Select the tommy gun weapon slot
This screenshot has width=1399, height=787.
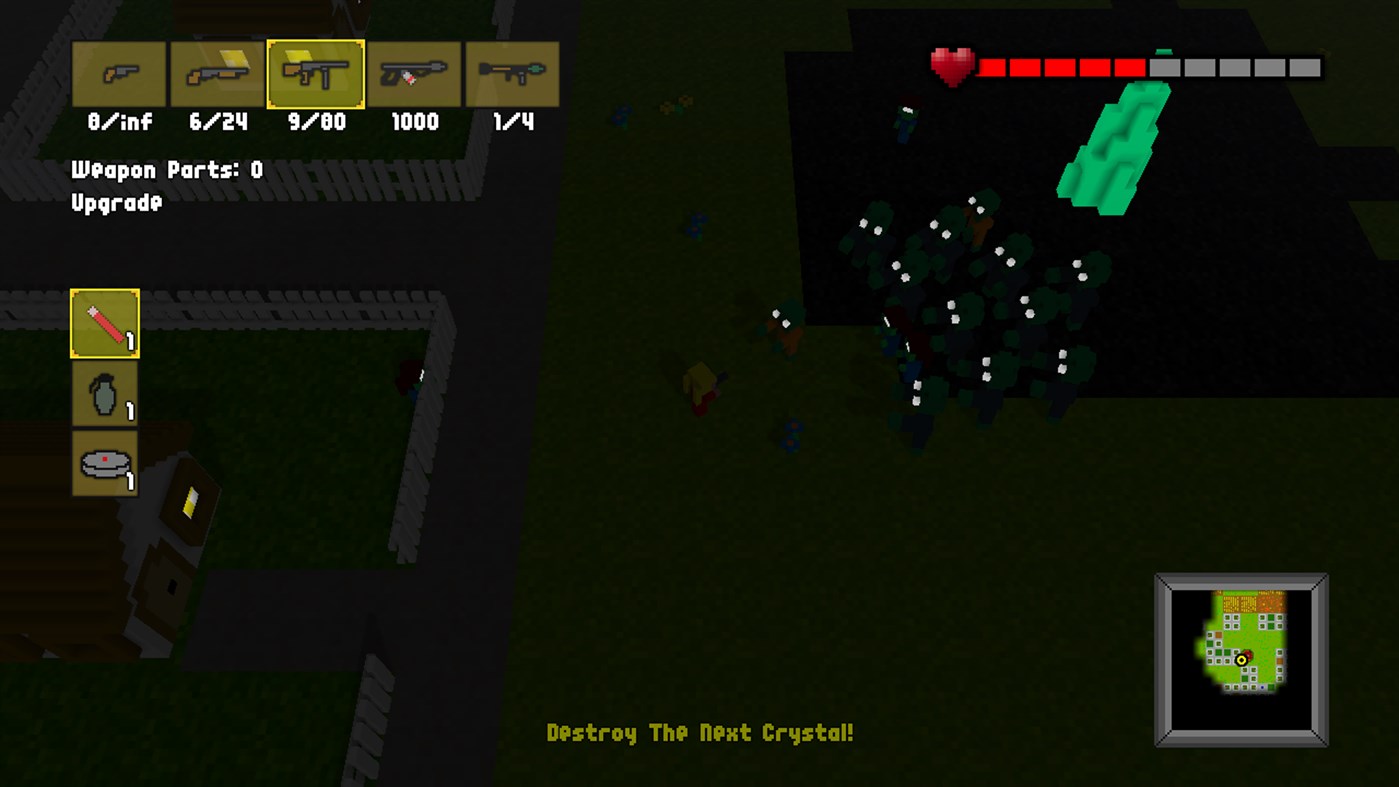tap(315, 75)
